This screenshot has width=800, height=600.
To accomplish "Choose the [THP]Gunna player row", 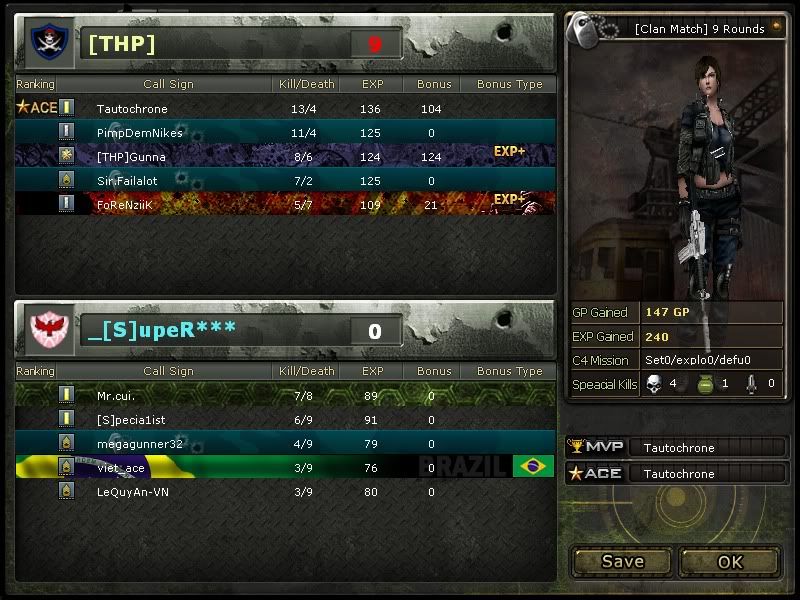I will (x=285, y=156).
